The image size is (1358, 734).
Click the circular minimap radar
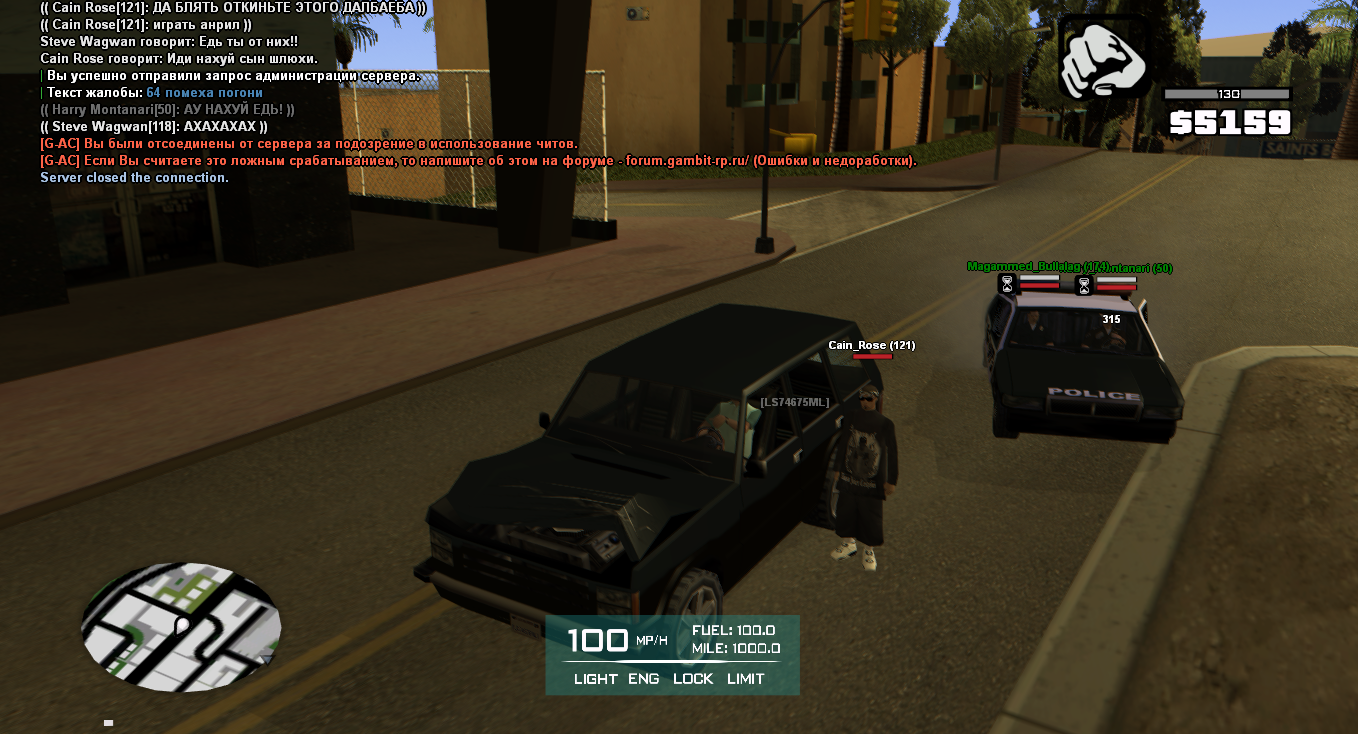coord(181,628)
